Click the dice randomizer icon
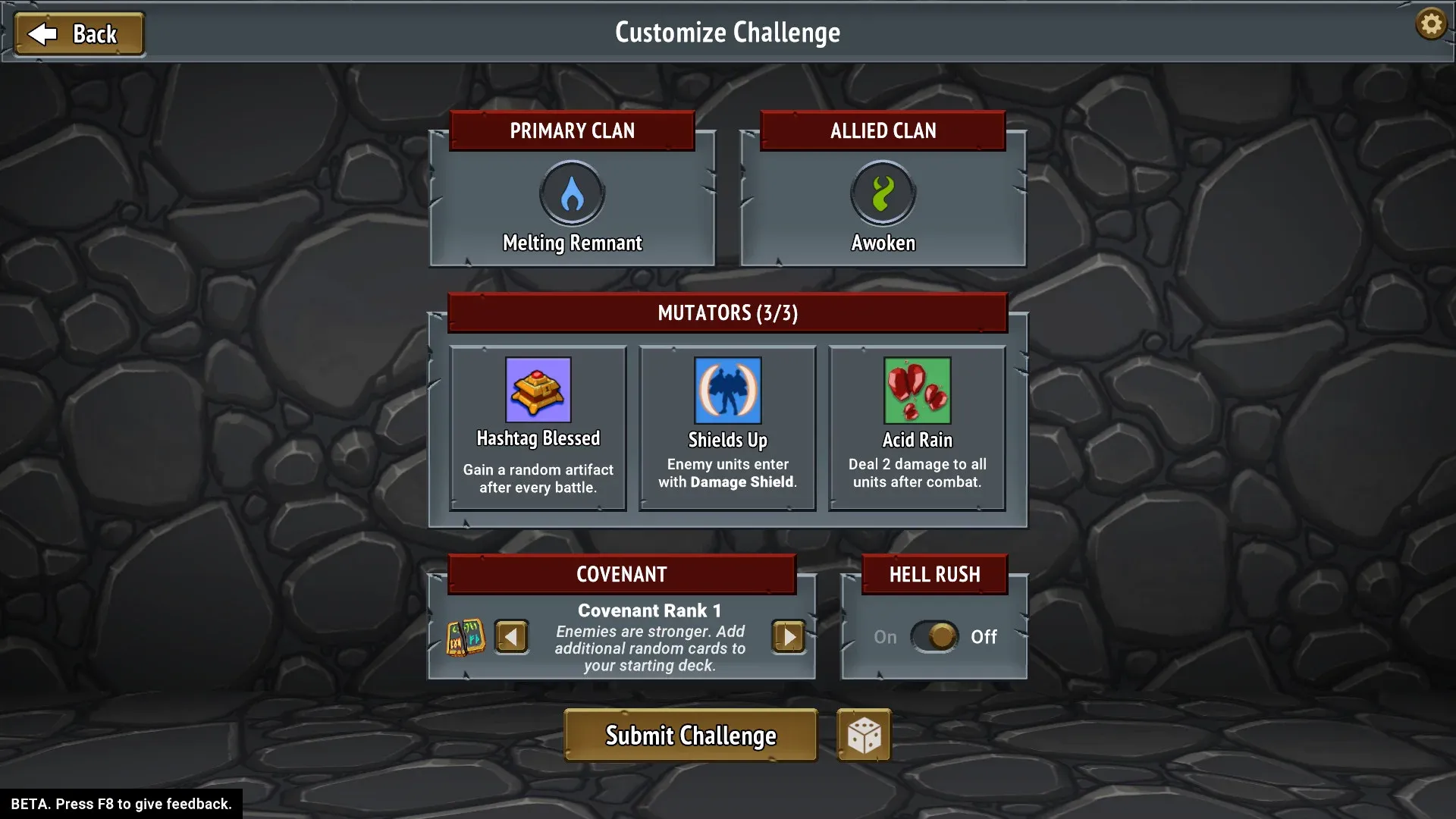 coord(864,734)
